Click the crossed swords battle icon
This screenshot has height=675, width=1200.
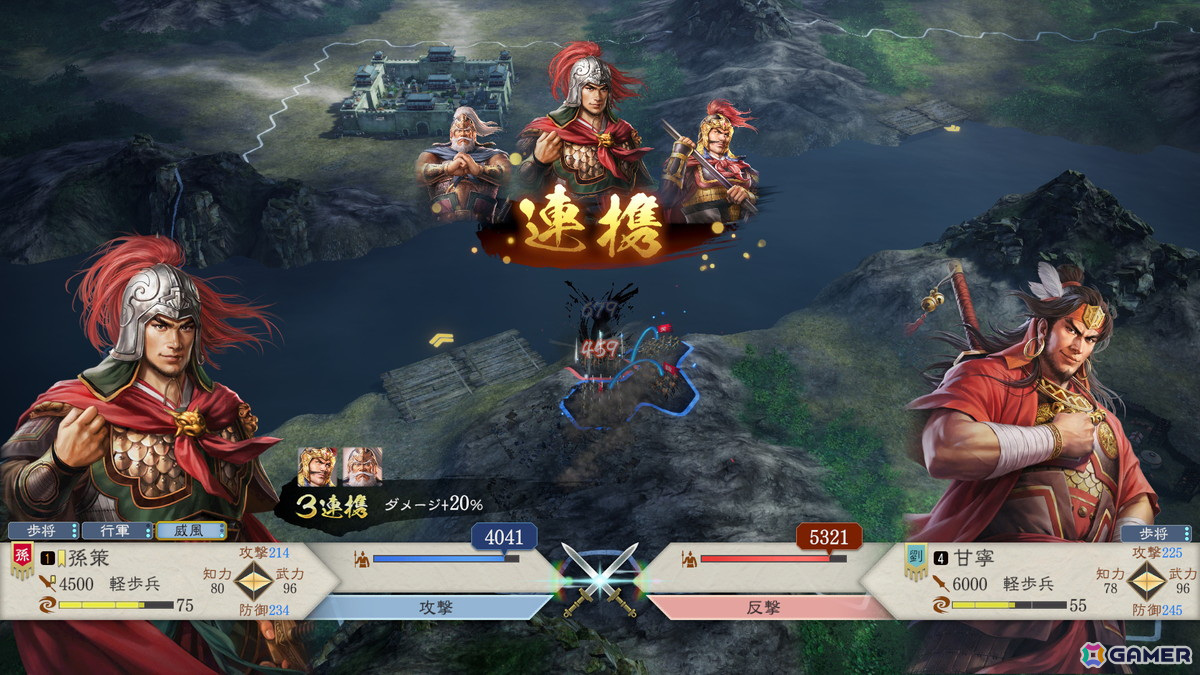600,580
